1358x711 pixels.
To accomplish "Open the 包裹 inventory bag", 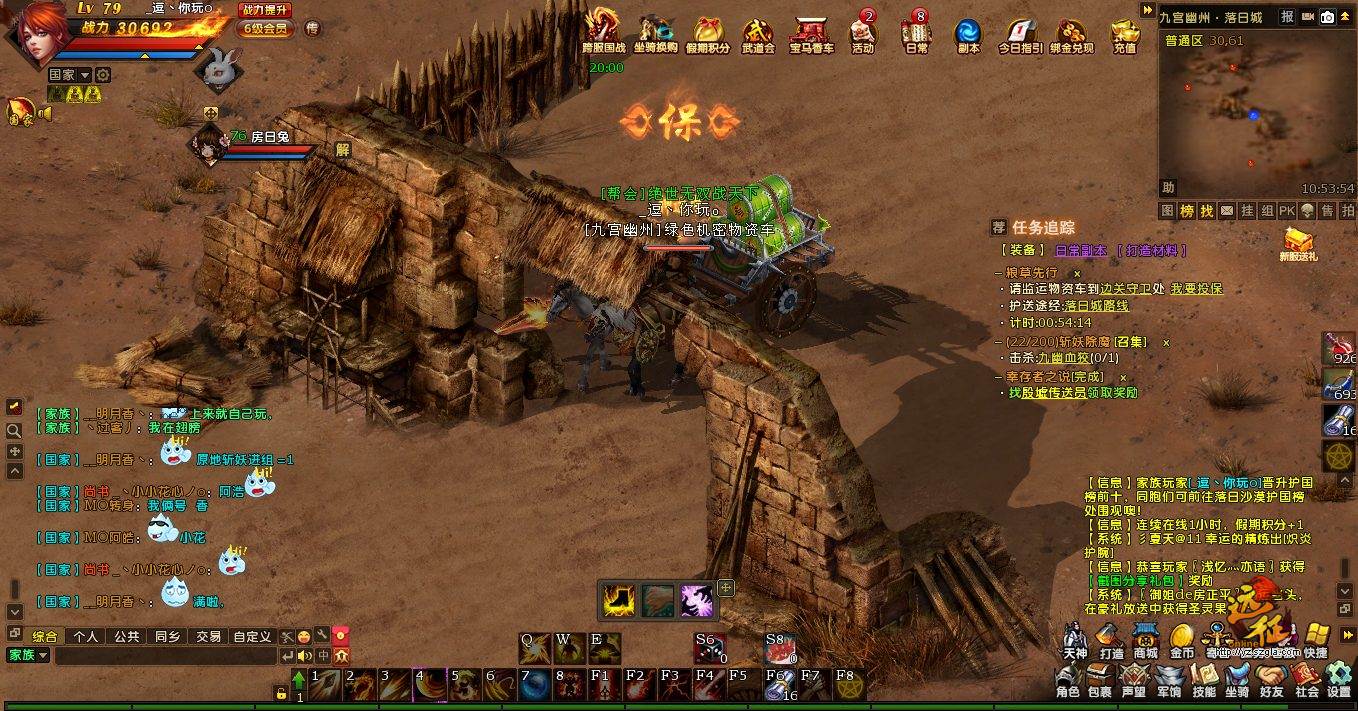I will click(x=1099, y=680).
